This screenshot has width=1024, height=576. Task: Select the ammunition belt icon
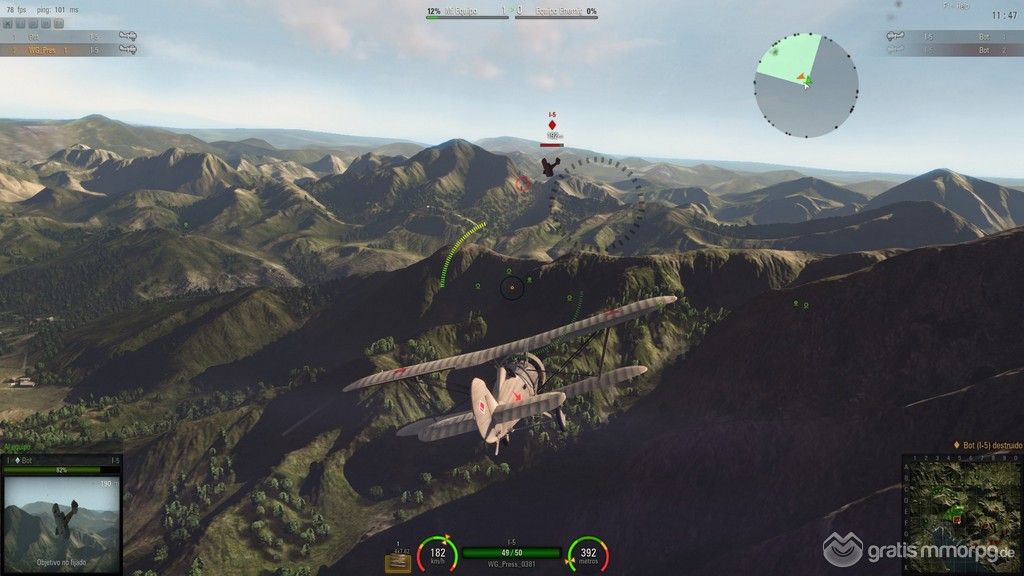coord(398,562)
